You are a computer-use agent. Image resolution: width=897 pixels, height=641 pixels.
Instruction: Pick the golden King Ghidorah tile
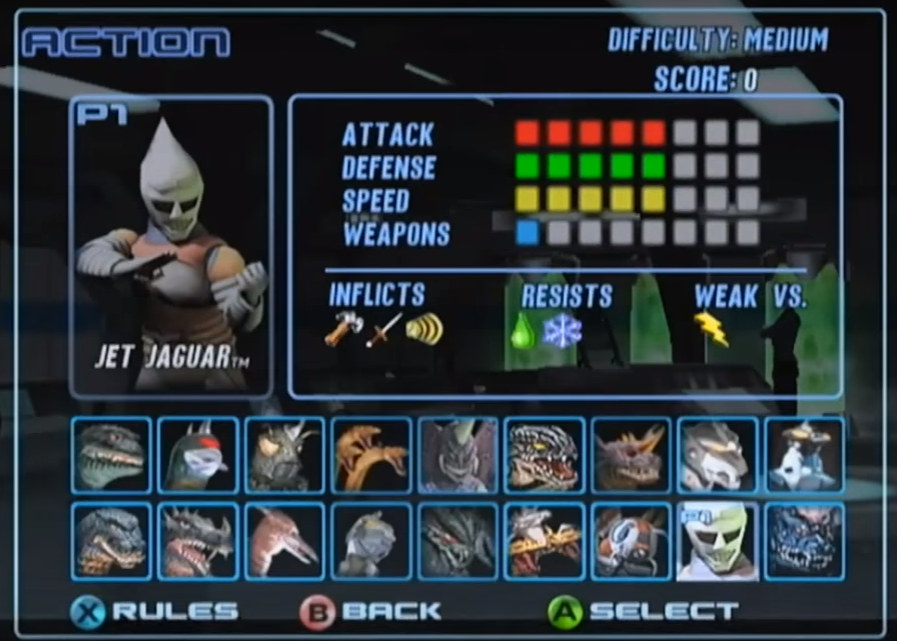371,455
